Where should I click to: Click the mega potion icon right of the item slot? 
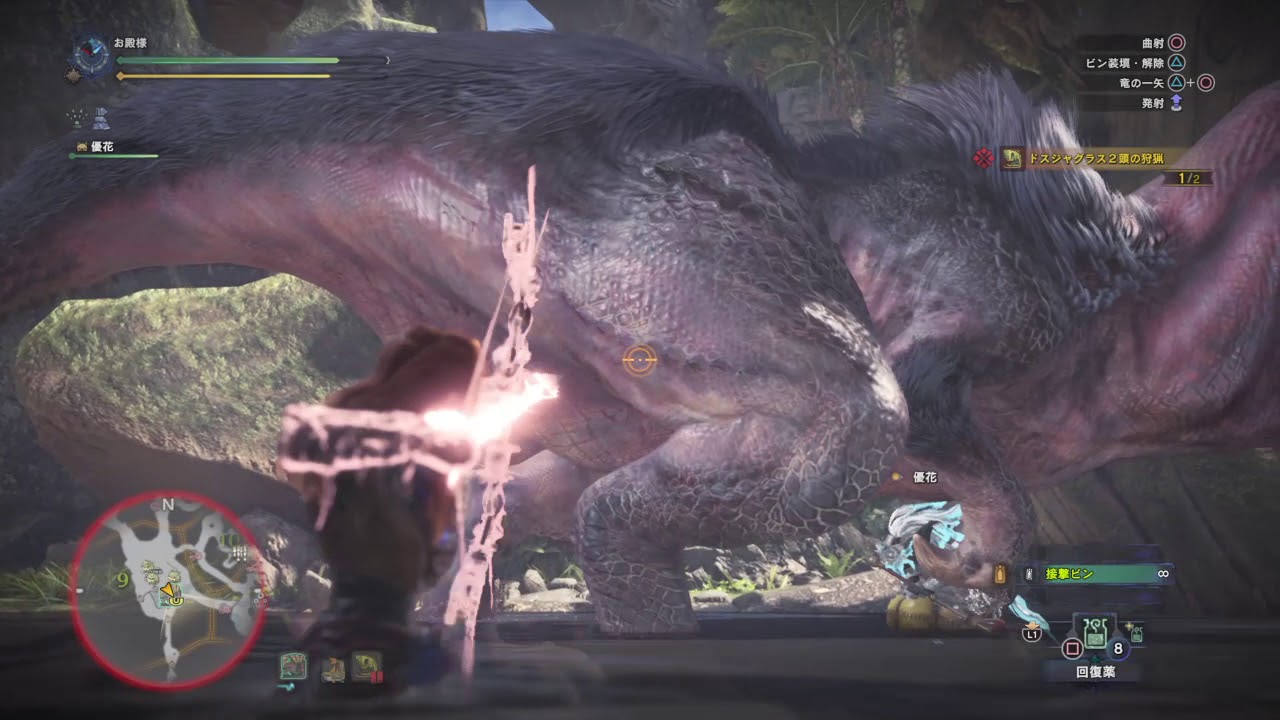tap(1135, 635)
